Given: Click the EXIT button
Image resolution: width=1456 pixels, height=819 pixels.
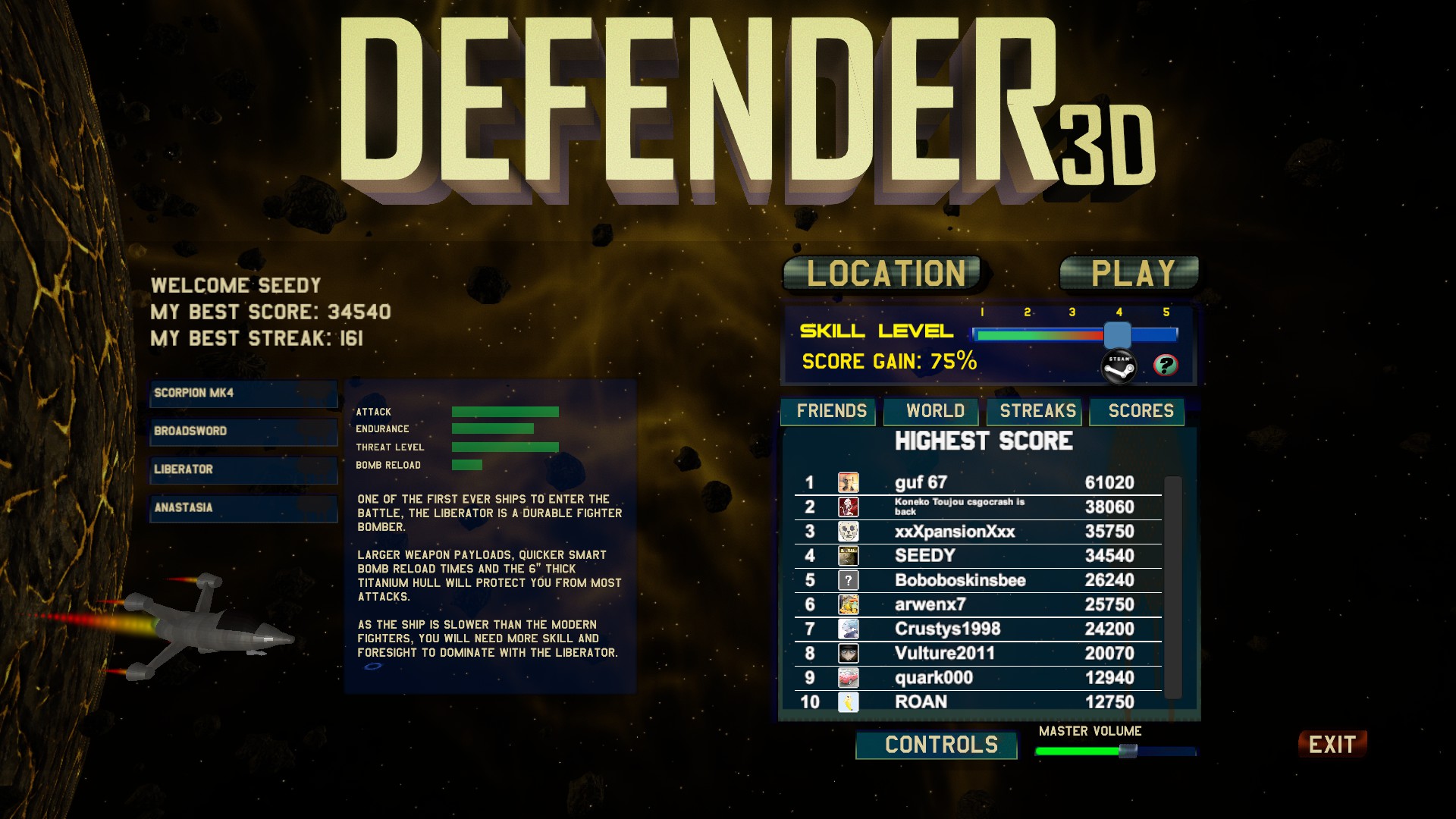Looking at the screenshot, I should [1332, 745].
